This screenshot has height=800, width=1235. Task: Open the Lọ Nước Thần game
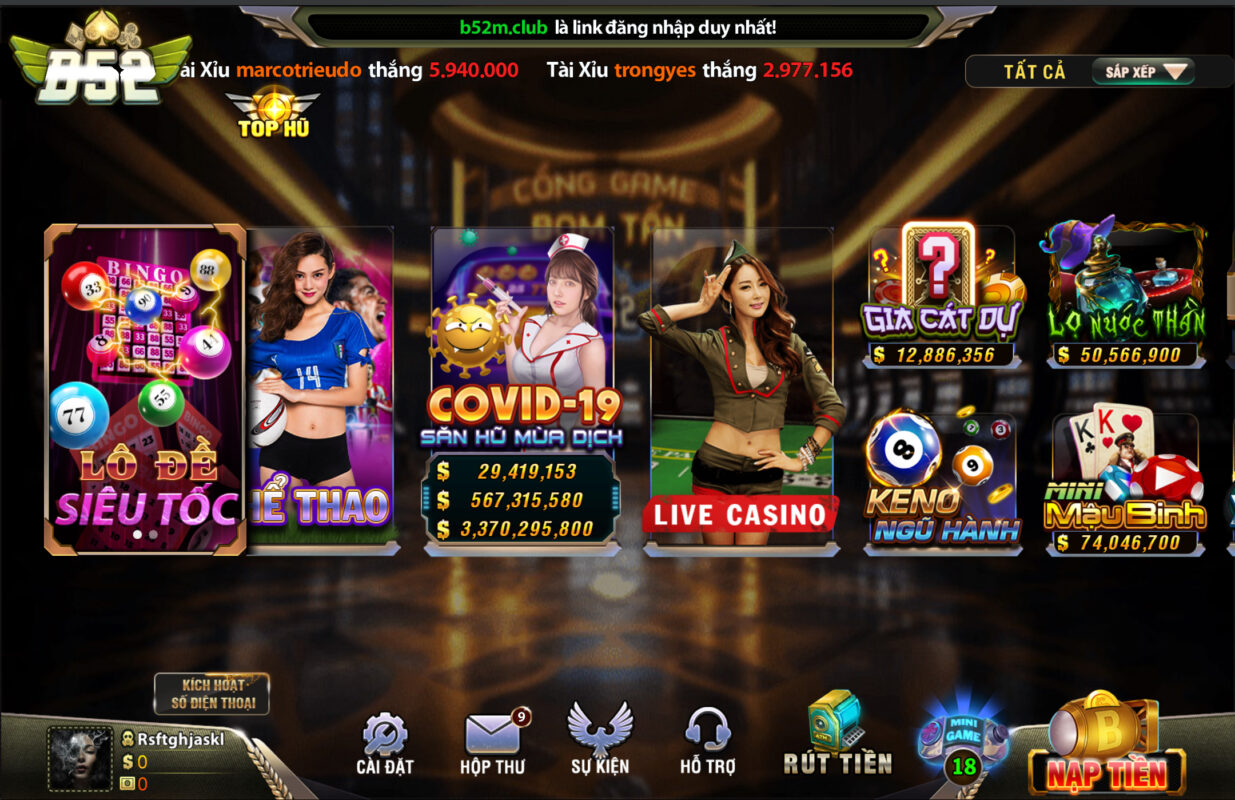(x=1126, y=296)
